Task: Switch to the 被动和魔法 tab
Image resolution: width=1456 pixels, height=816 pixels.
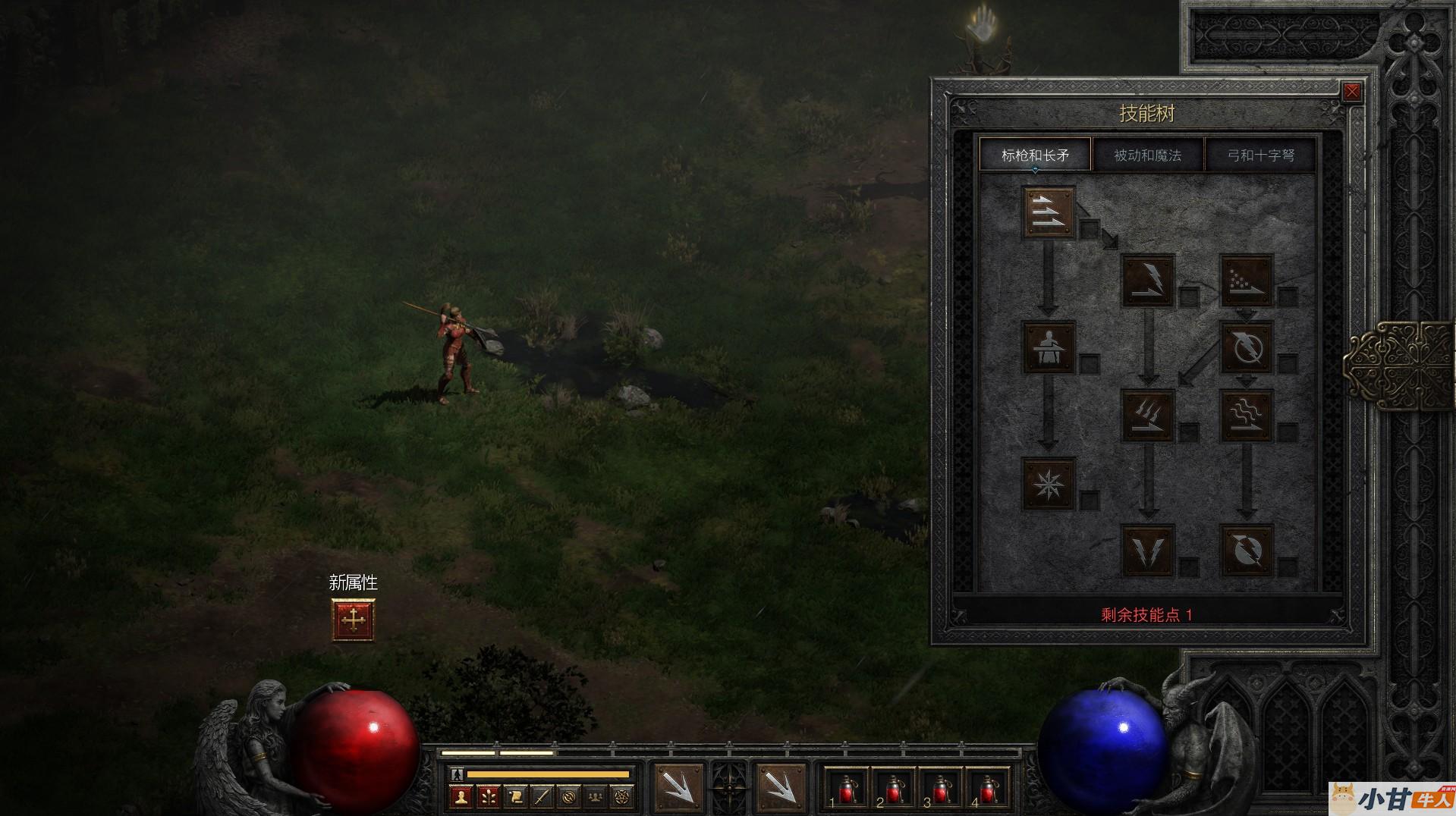Action: (x=1147, y=155)
